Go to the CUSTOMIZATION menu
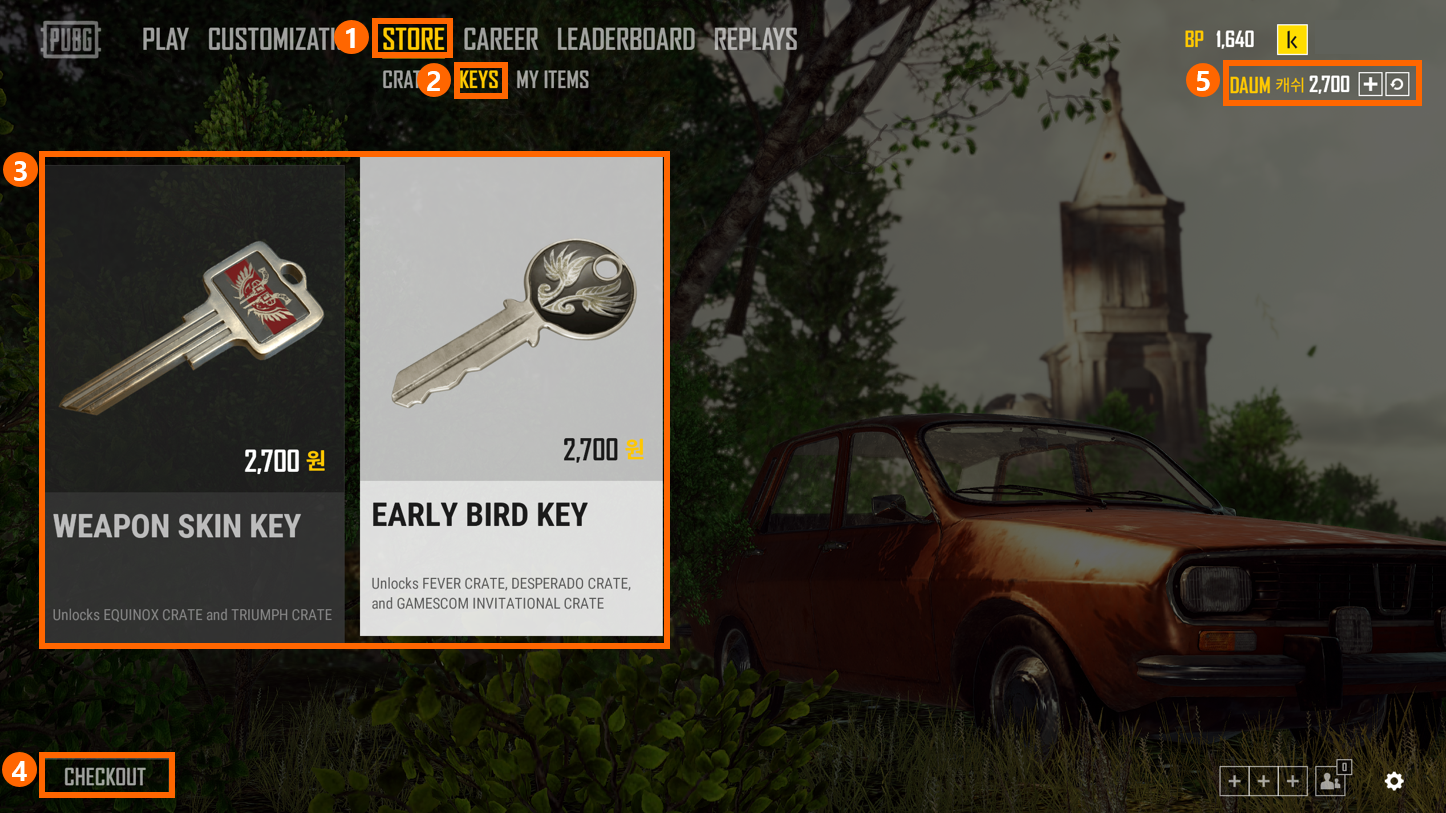Screen dimensions: 1446x813 point(270,40)
